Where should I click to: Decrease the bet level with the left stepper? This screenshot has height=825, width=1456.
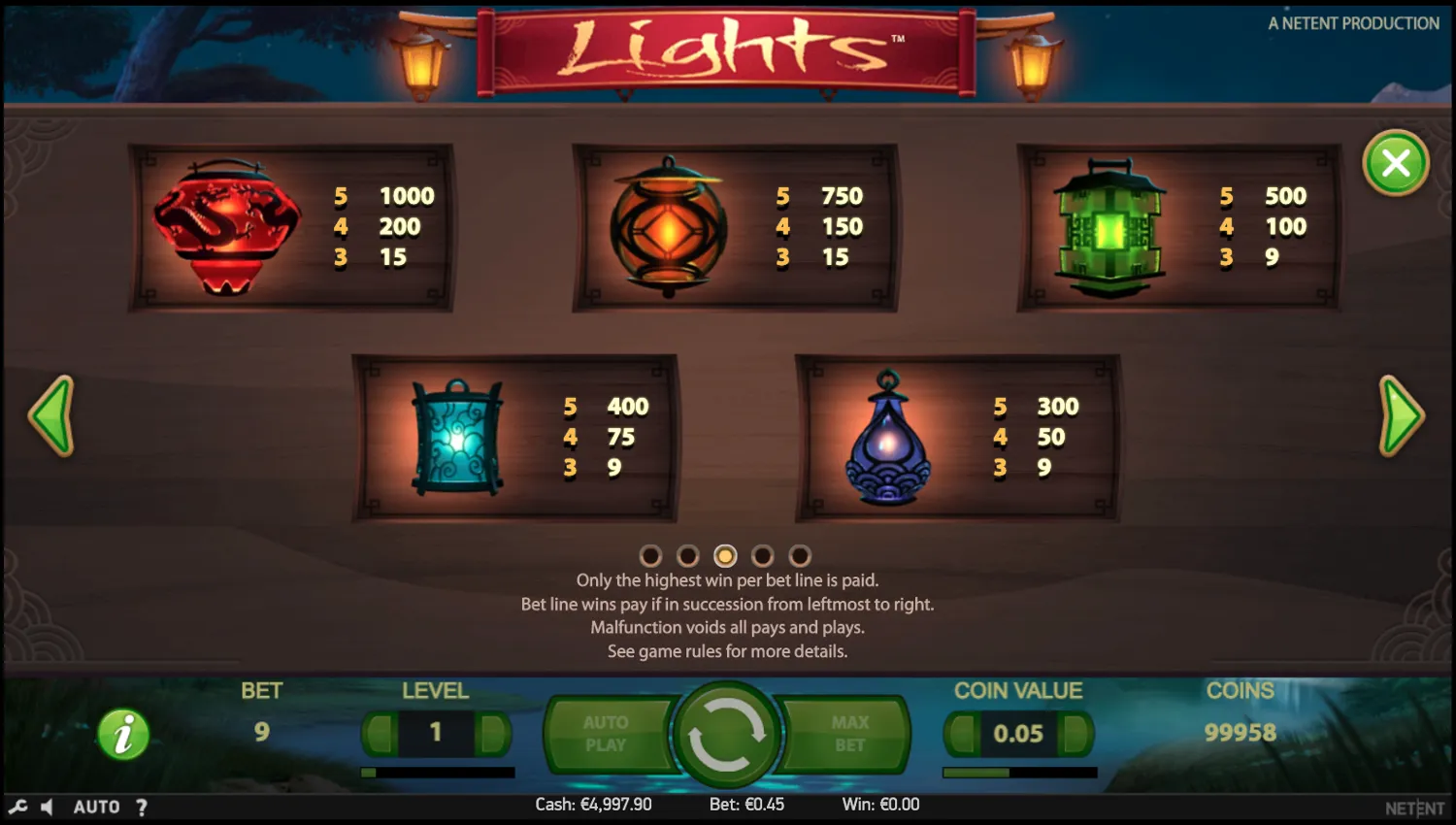pos(380,735)
